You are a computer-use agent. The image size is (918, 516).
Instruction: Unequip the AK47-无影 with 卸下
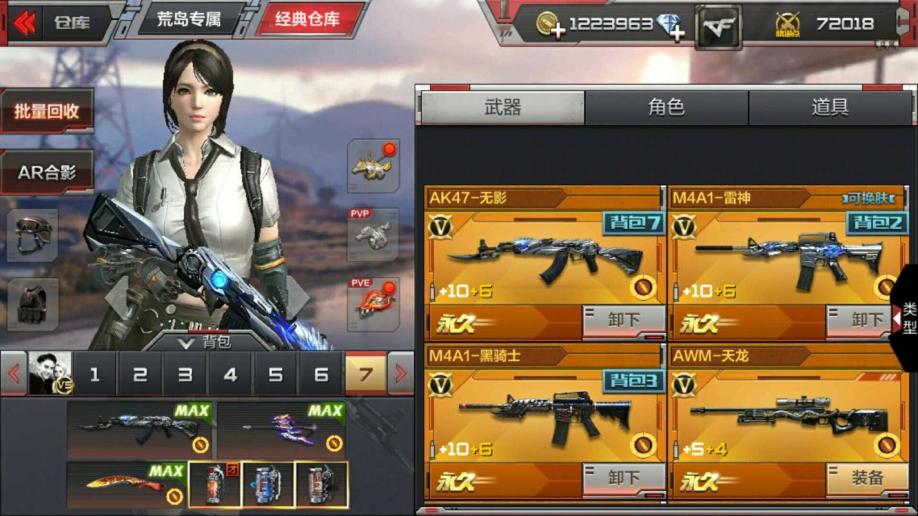point(624,321)
